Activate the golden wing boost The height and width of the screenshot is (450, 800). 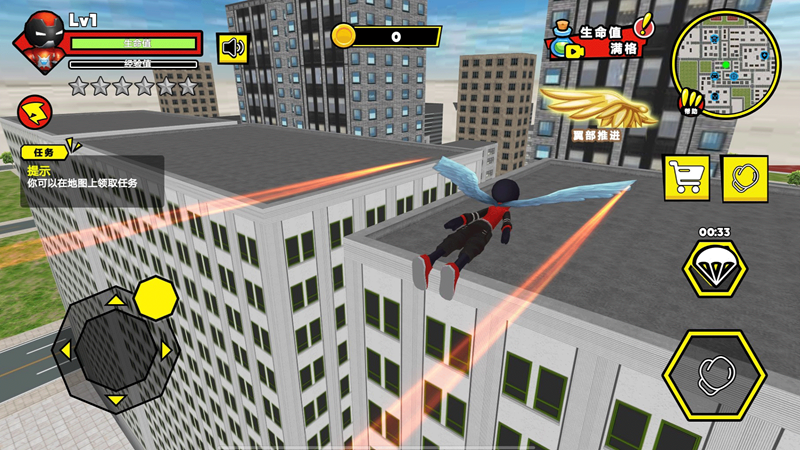point(597,108)
